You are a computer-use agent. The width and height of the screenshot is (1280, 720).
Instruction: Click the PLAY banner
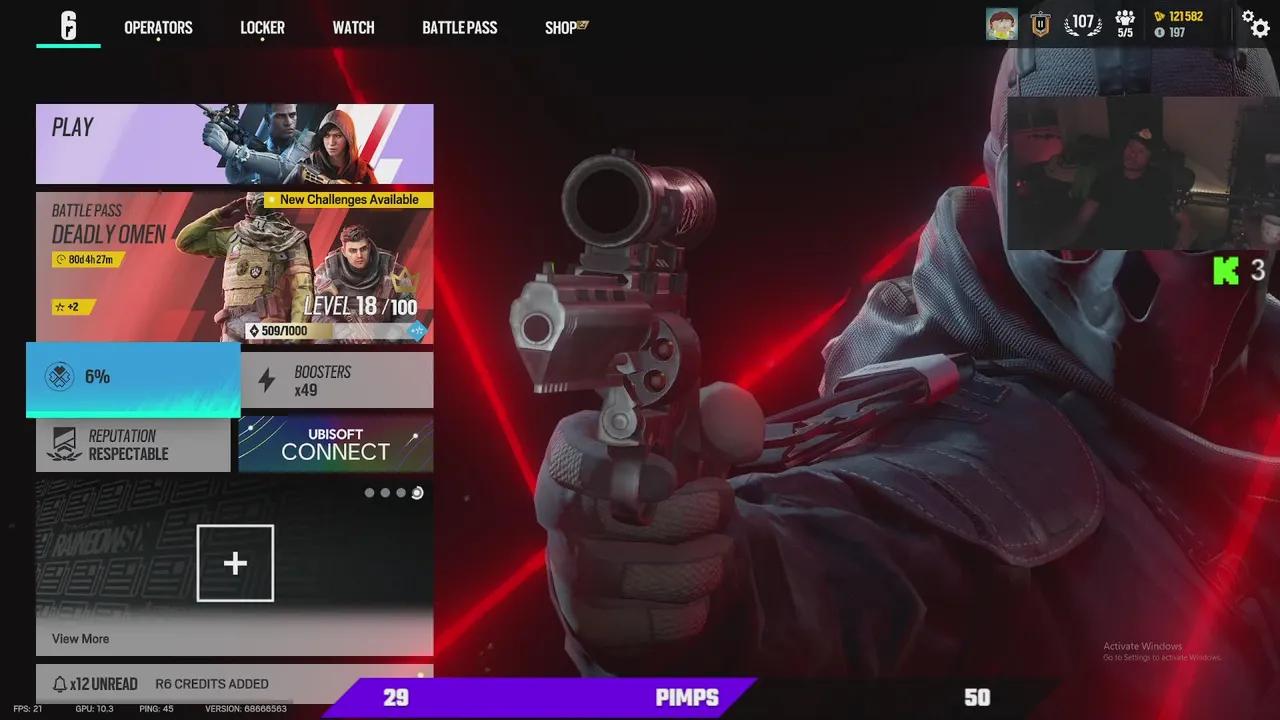pos(235,143)
